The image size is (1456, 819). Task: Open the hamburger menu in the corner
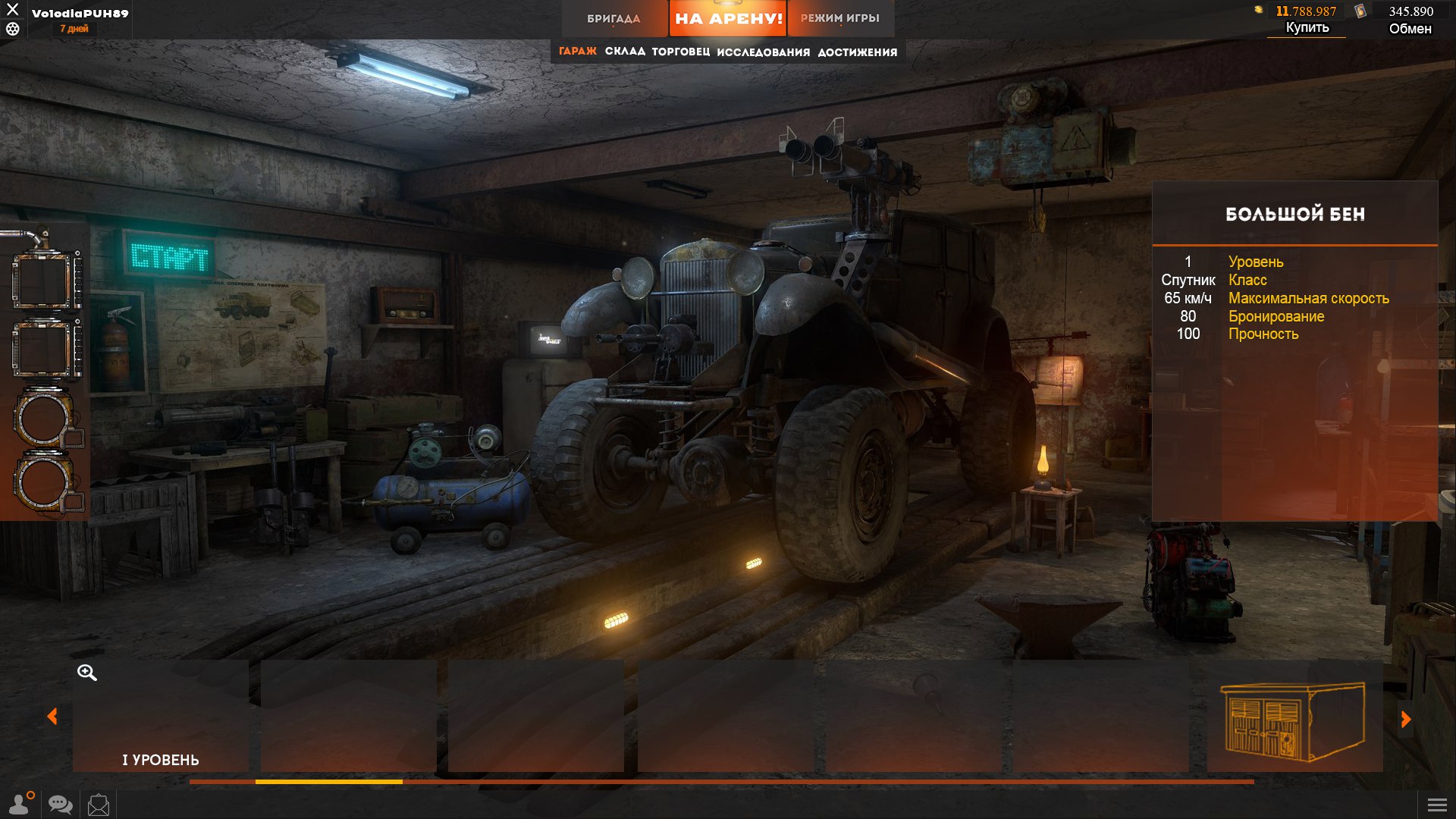[1437, 805]
